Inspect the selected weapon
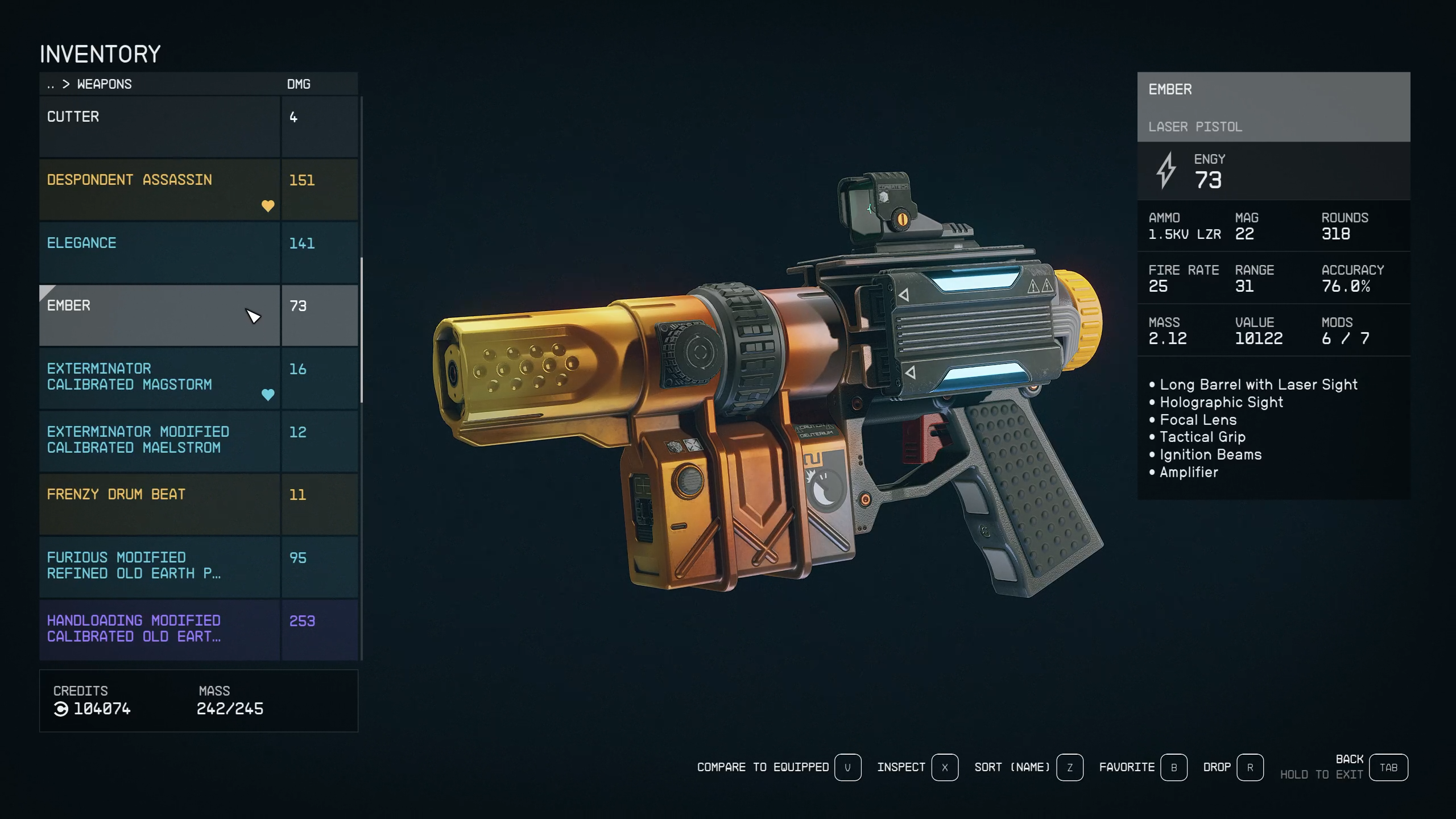Viewport: 1456px width, 819px height. coord(945,767)
